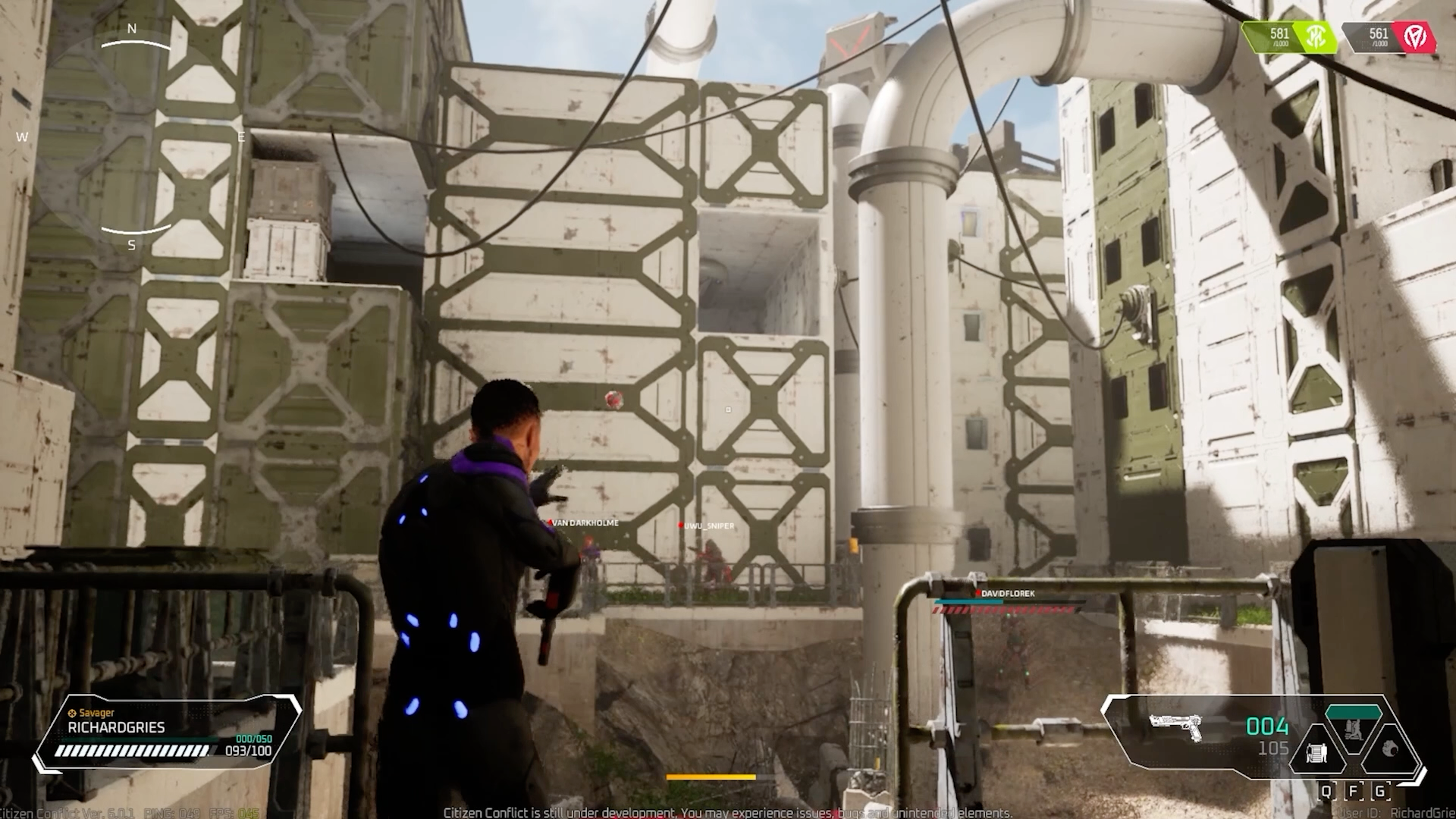Select the equipped pistol weapon icon
Viewport: 1456px width, 819px height.
pyautogui.click(x=1176, y=728)
